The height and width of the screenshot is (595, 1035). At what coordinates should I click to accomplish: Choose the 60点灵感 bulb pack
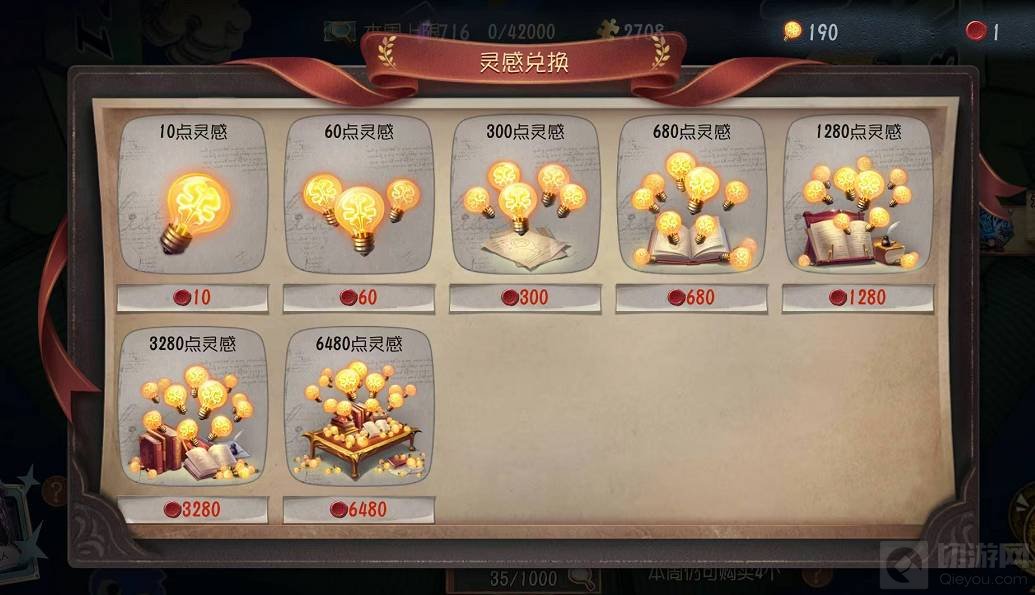[359, 200]
